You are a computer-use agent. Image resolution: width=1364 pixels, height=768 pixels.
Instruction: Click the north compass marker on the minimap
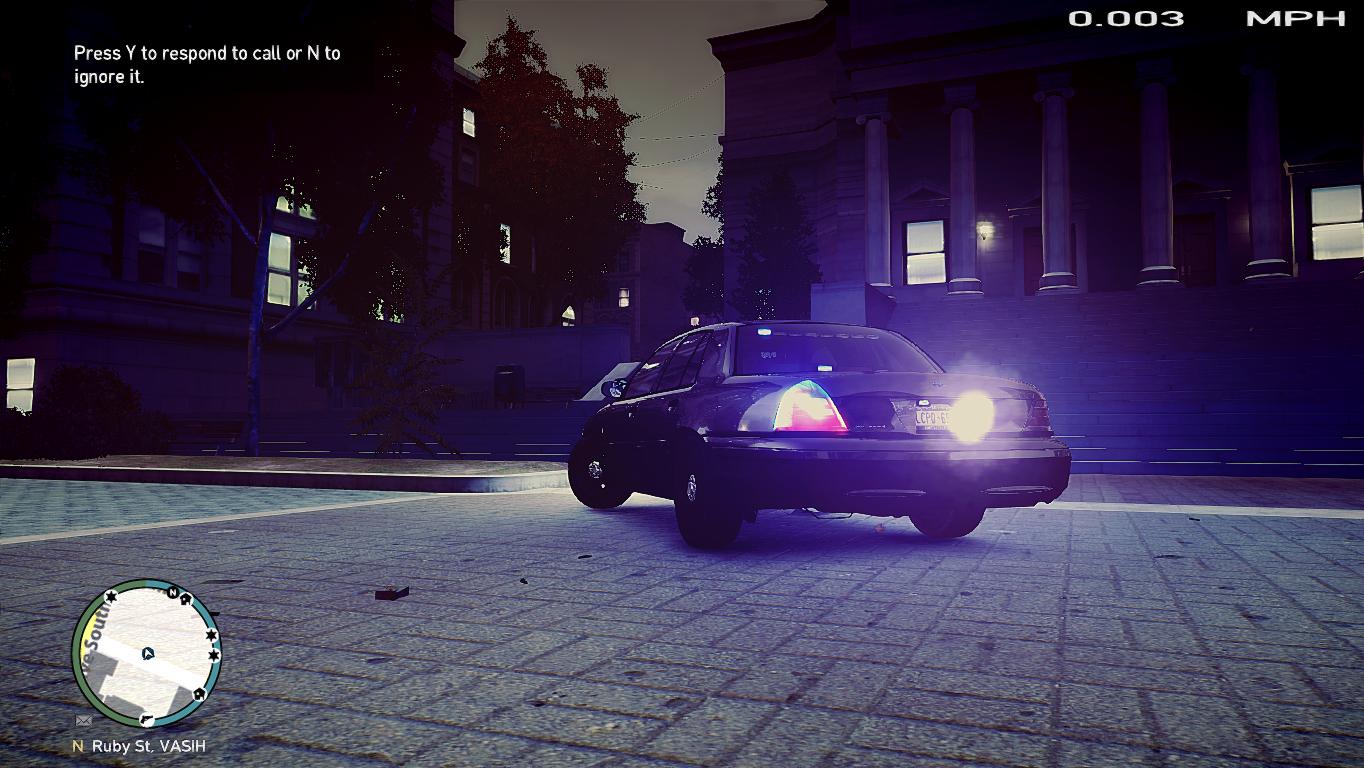point(173,594)
